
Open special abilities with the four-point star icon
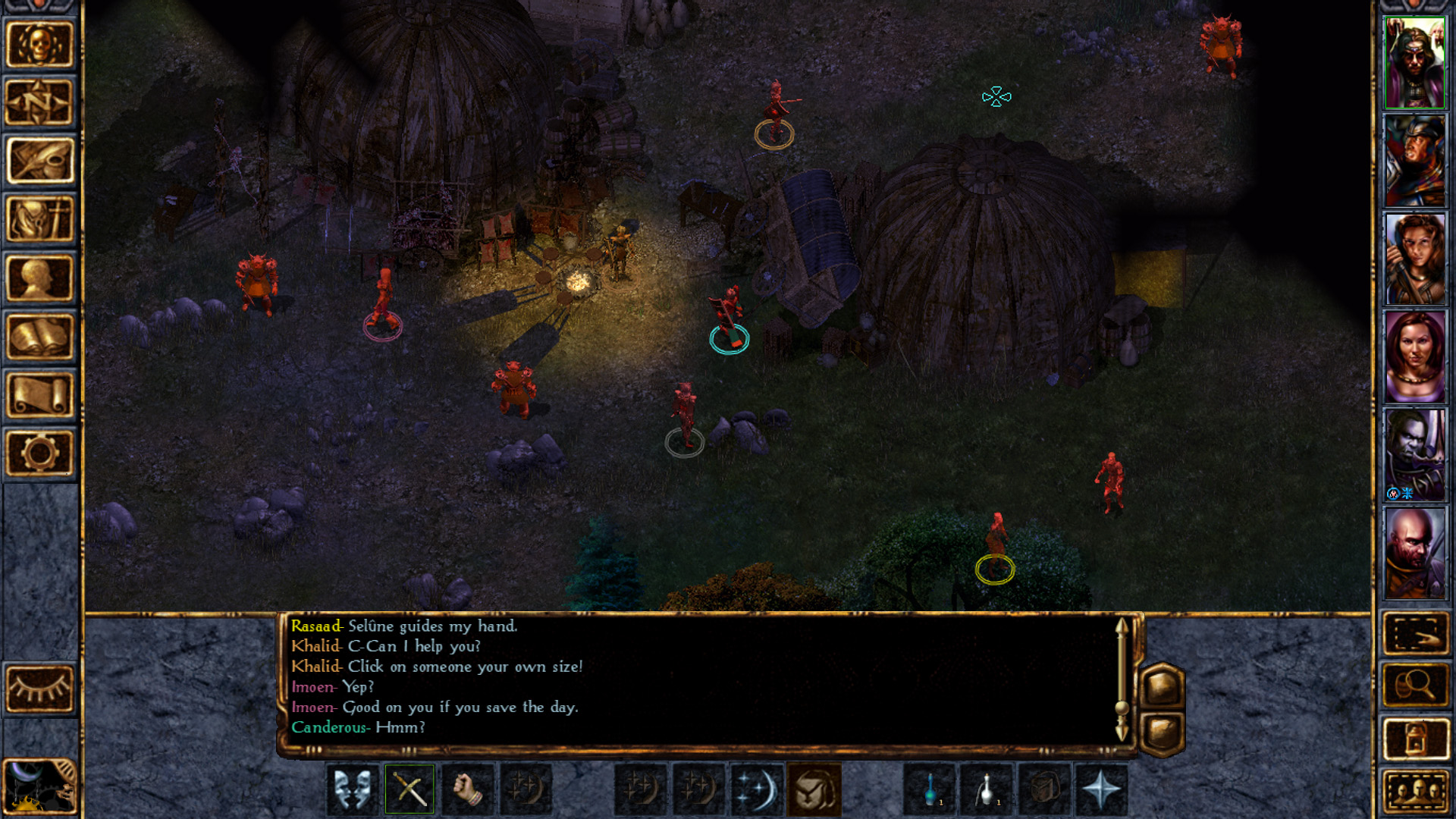1101,789
